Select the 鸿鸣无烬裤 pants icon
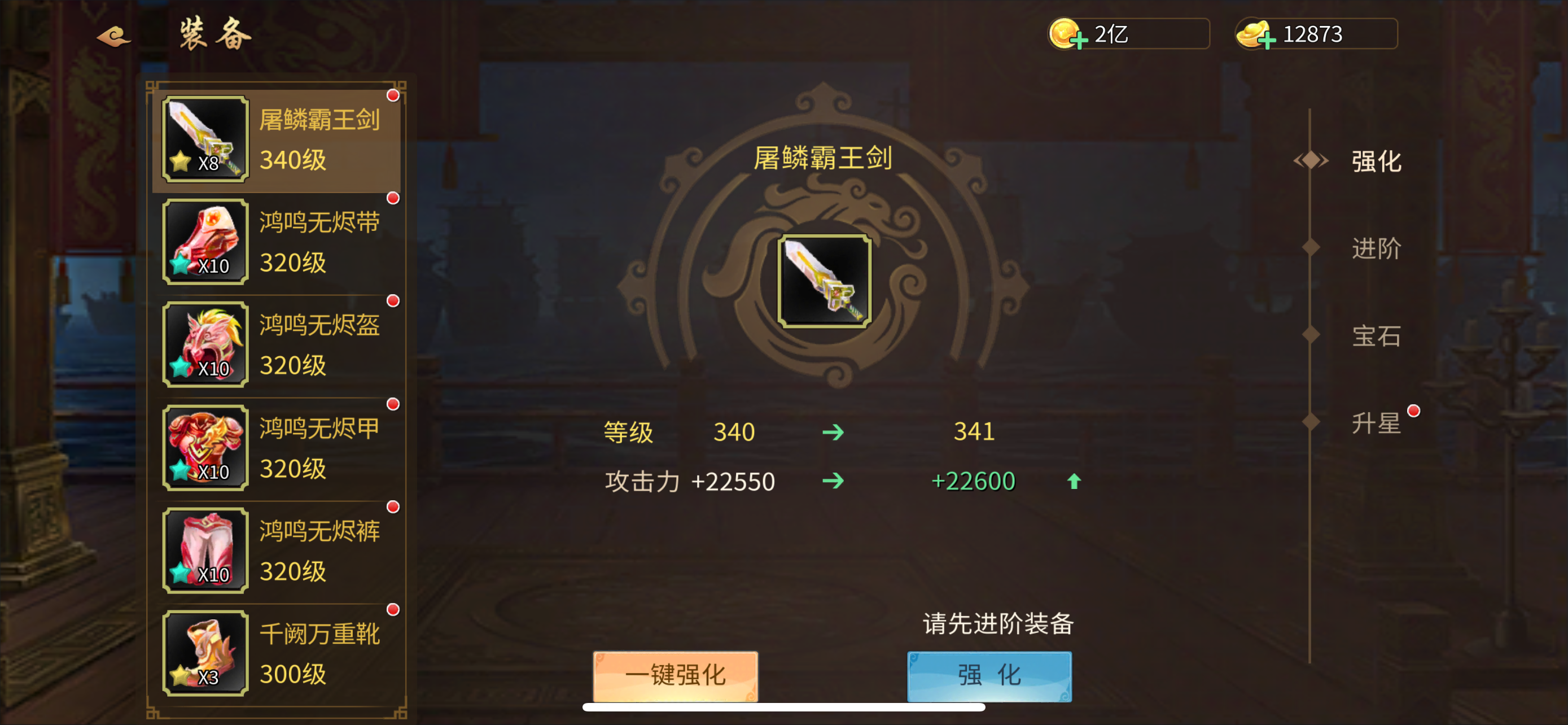This screenshot has width=1568, height=725. pyautogui.click(x=204, y=551)
